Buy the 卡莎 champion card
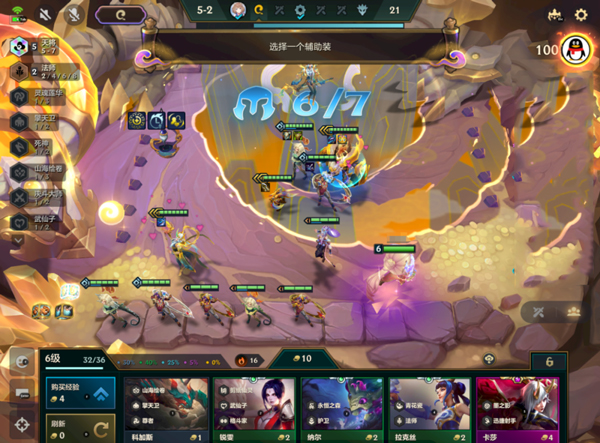 click(517, 410)
